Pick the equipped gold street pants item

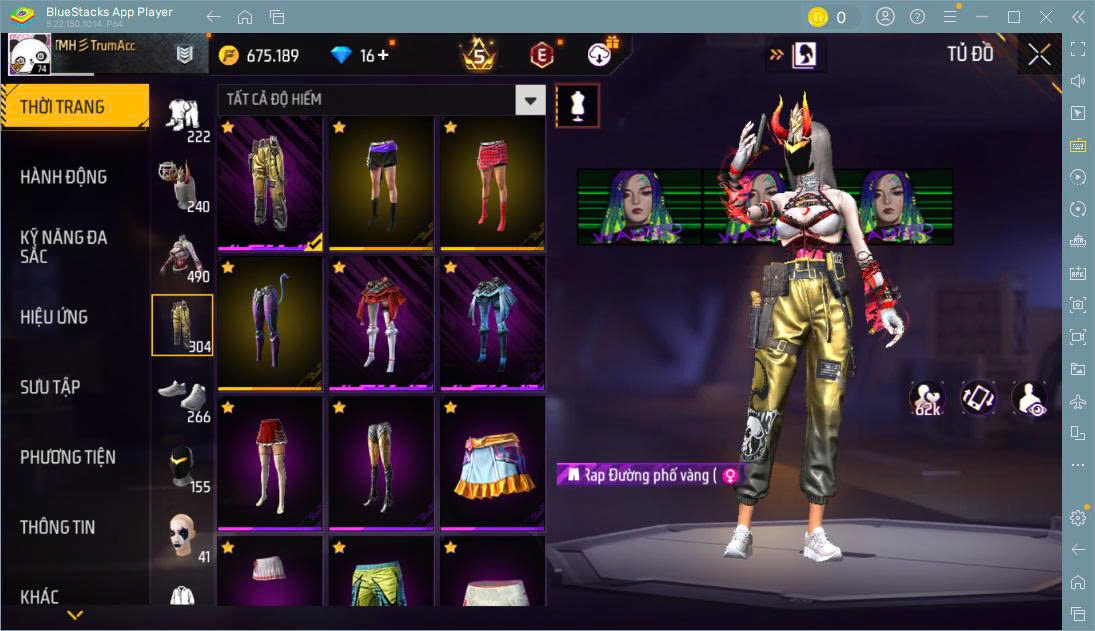(270, 183)
